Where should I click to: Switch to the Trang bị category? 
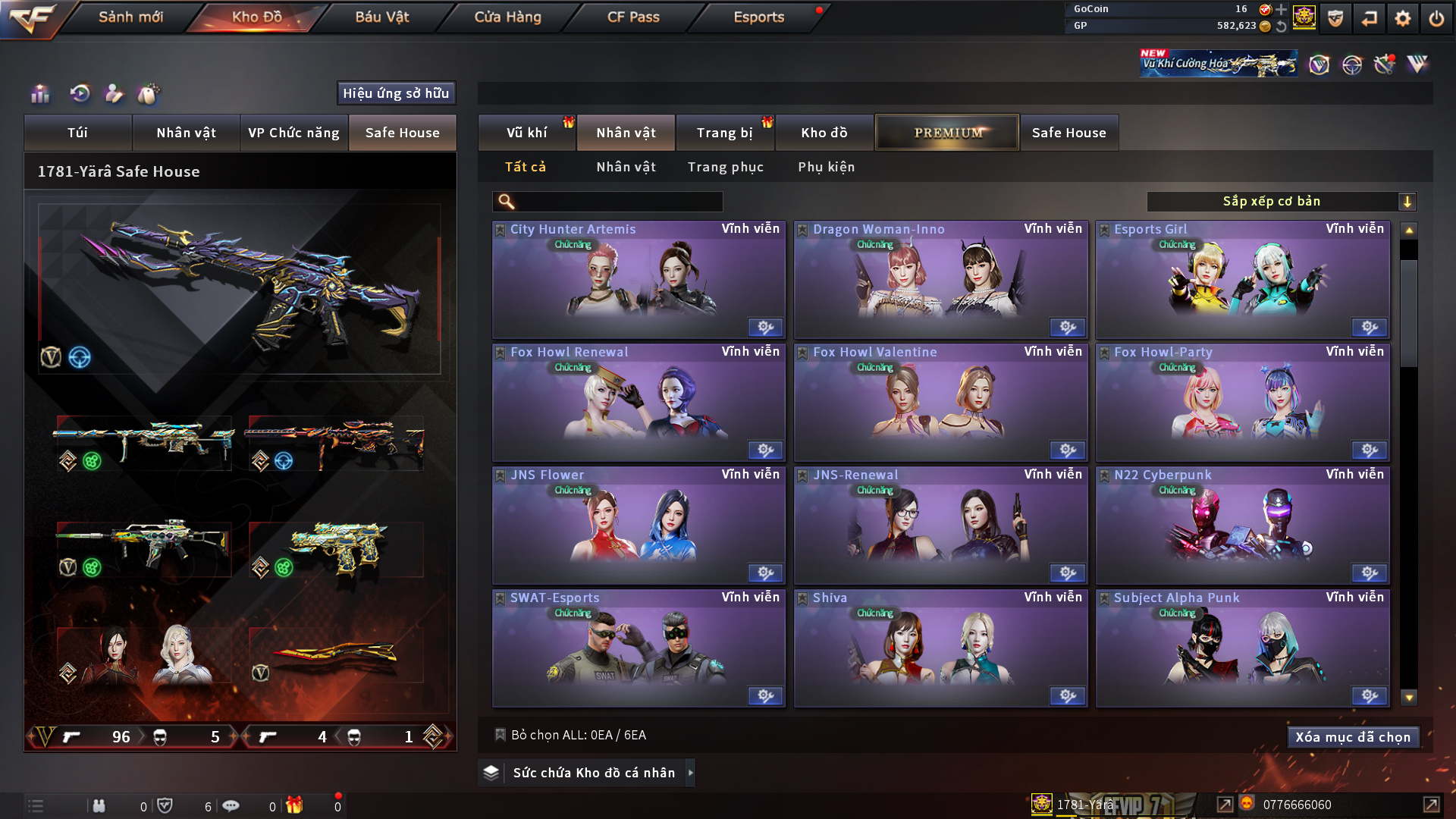[x=724, y=133]
